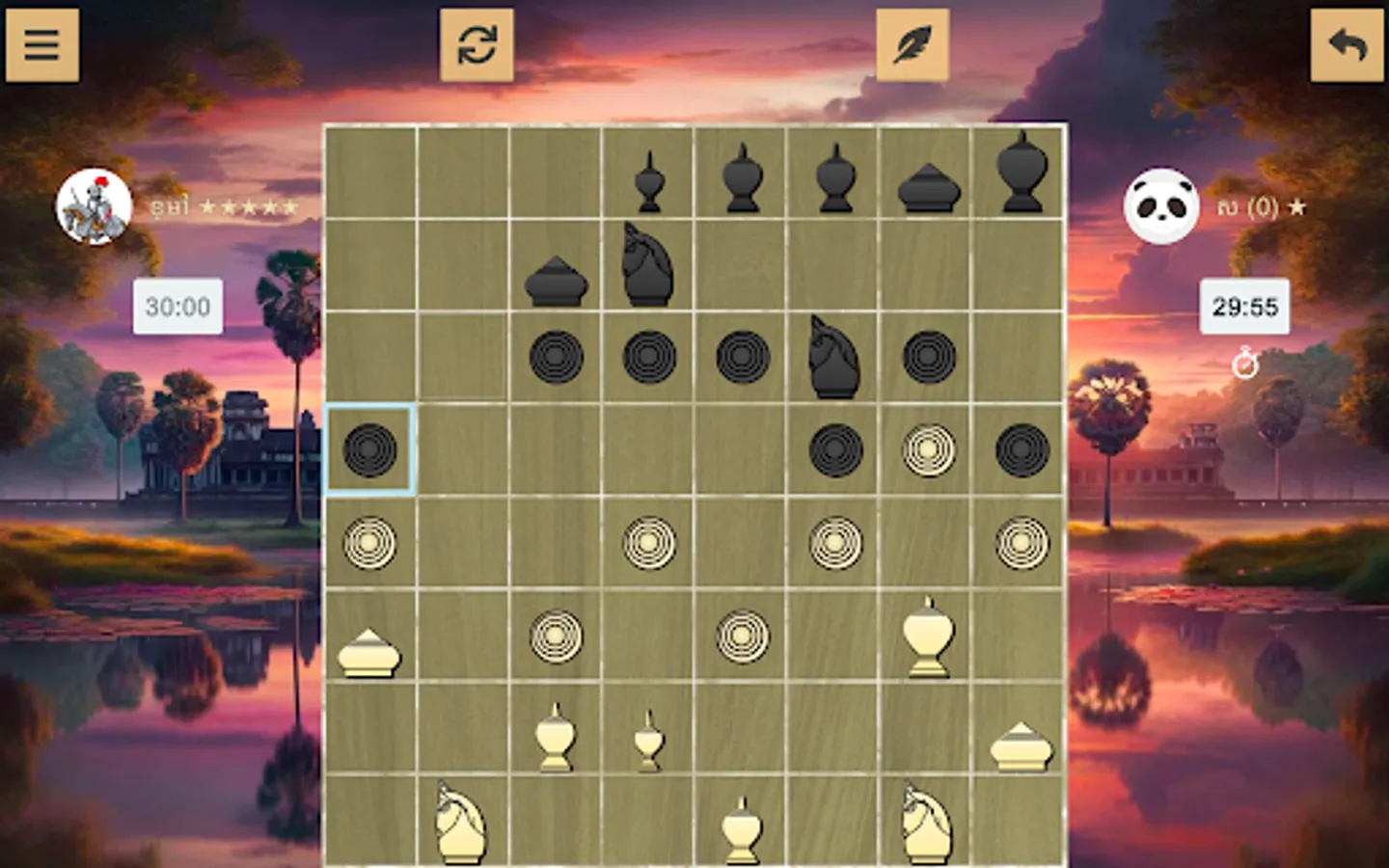Click the five-star rating beside the left player
The width and height of the screenshot is (1389, 868).
[246, 205]
